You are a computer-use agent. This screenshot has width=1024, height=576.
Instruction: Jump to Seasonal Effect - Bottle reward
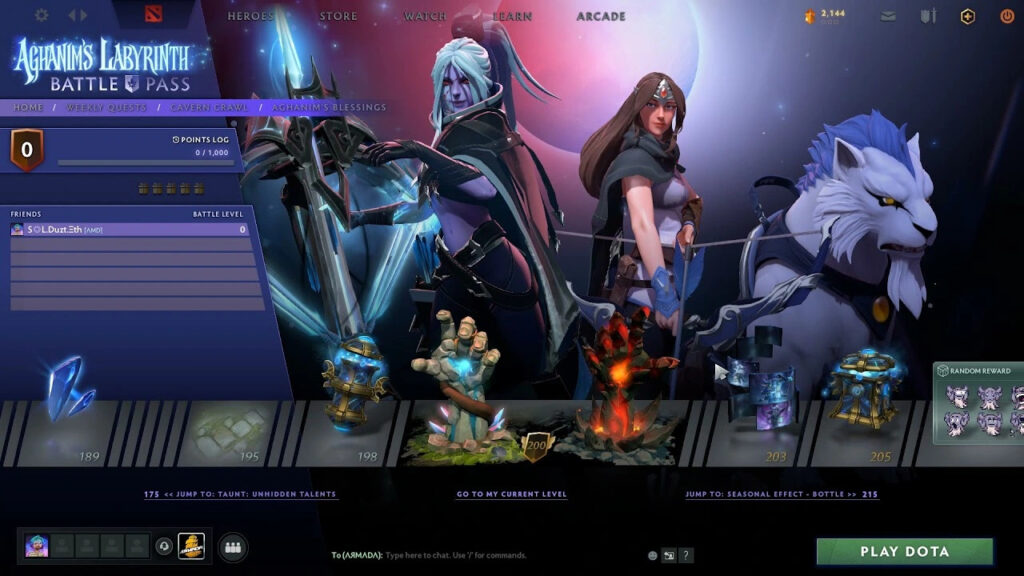coord(782,494)
